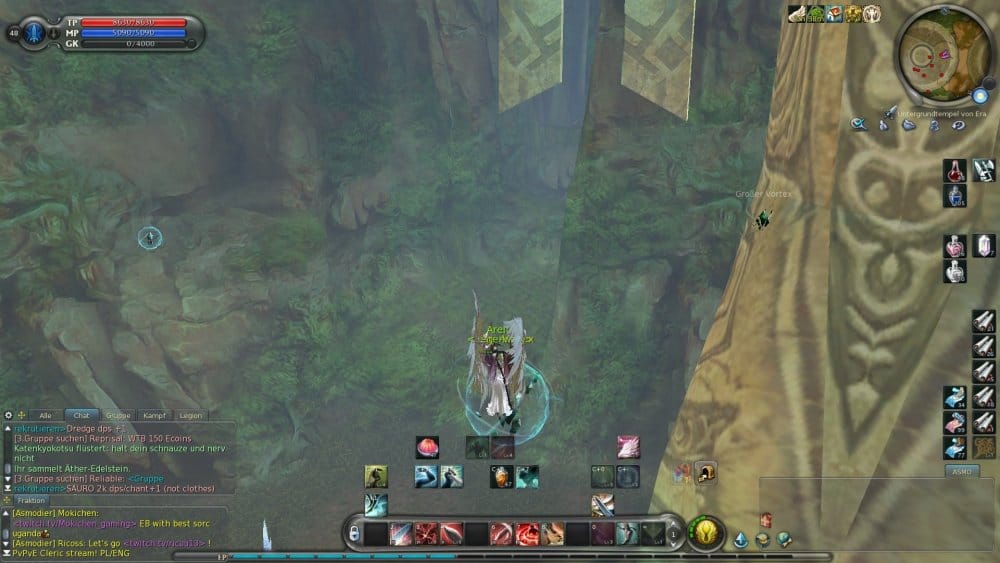This screenshot has height=563, width=1000.
Task: Use the pink seashell item icon
Action: [427, 447]
